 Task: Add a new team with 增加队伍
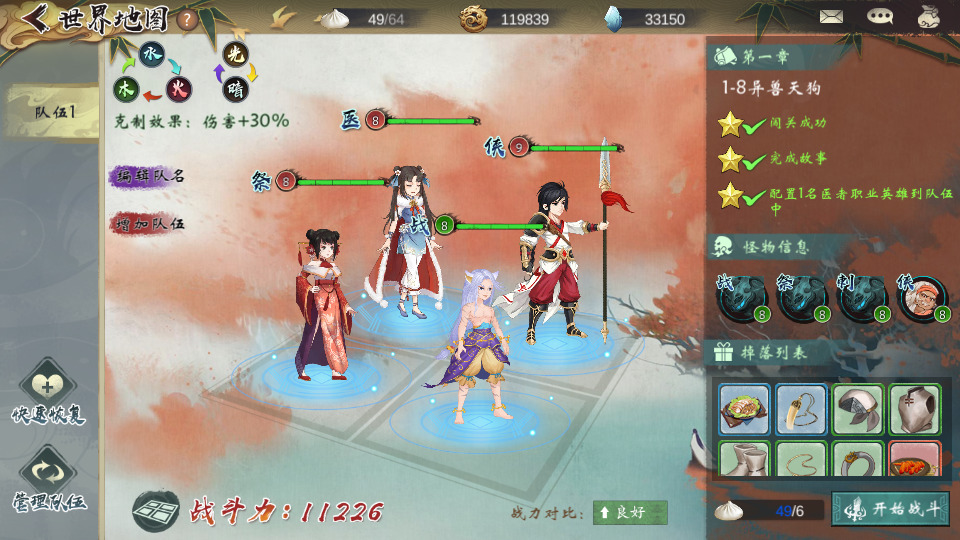pos(149,222)
